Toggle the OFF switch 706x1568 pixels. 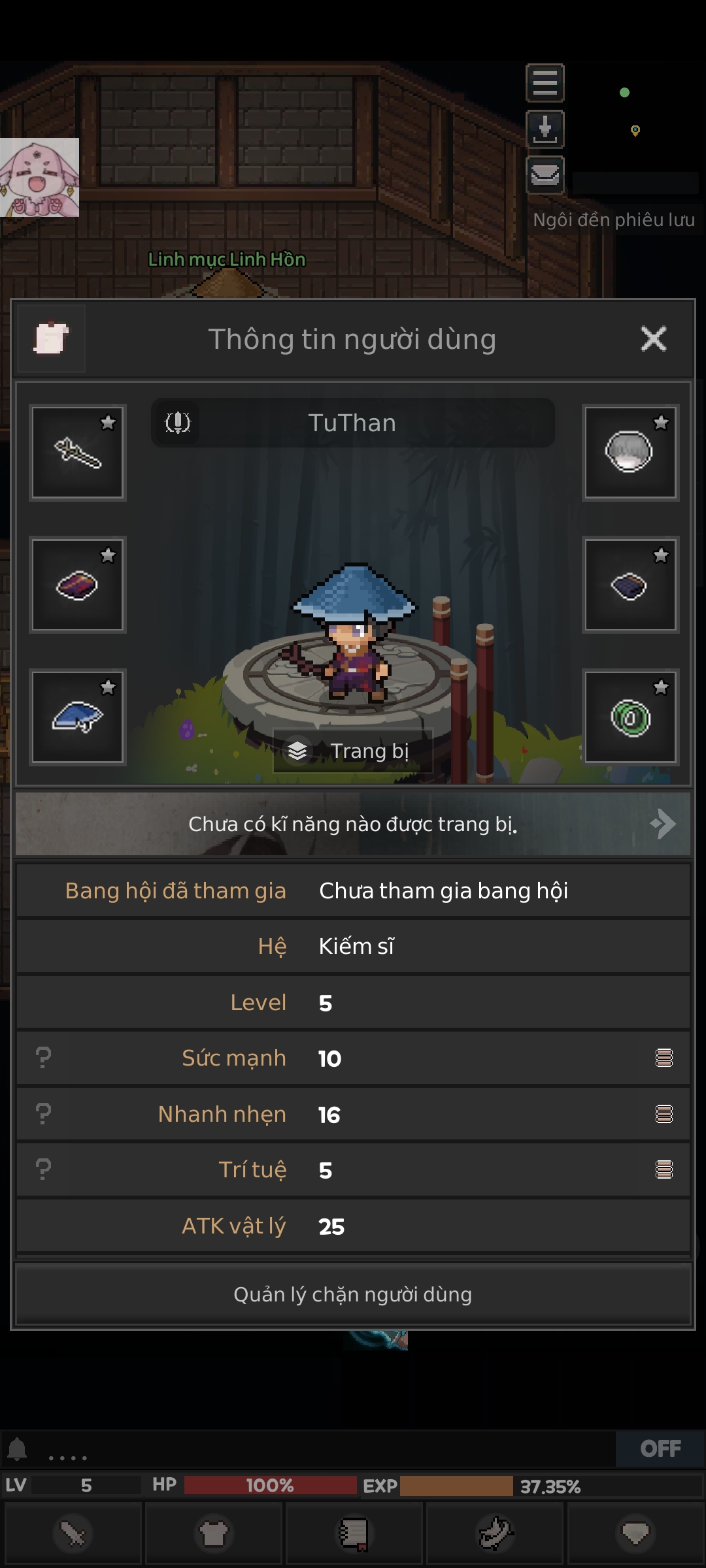point(660,1448)
